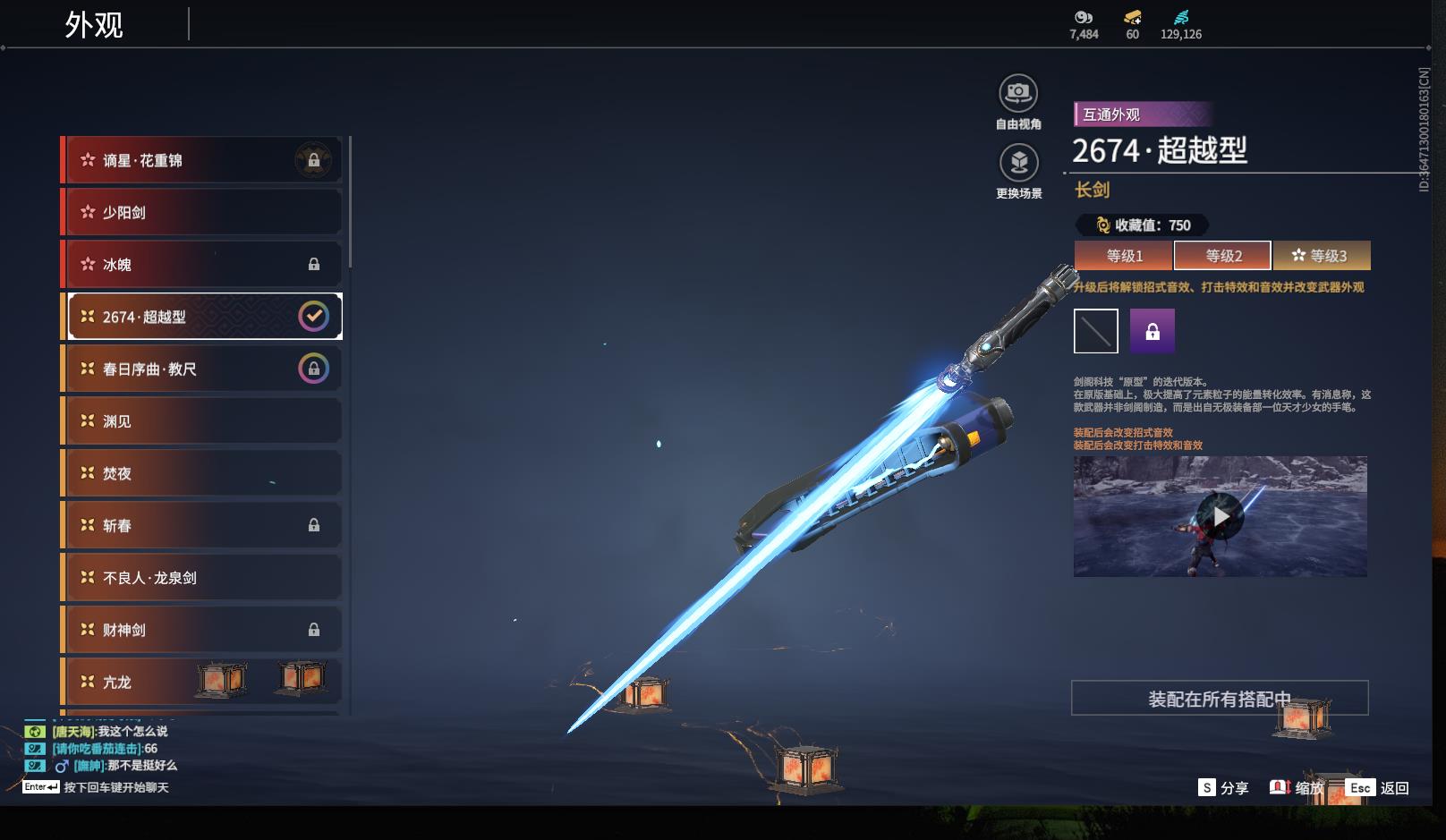Click the 装配在所有搭配中 equip button
This screenshot has width=1446, height=840.
1220,699
